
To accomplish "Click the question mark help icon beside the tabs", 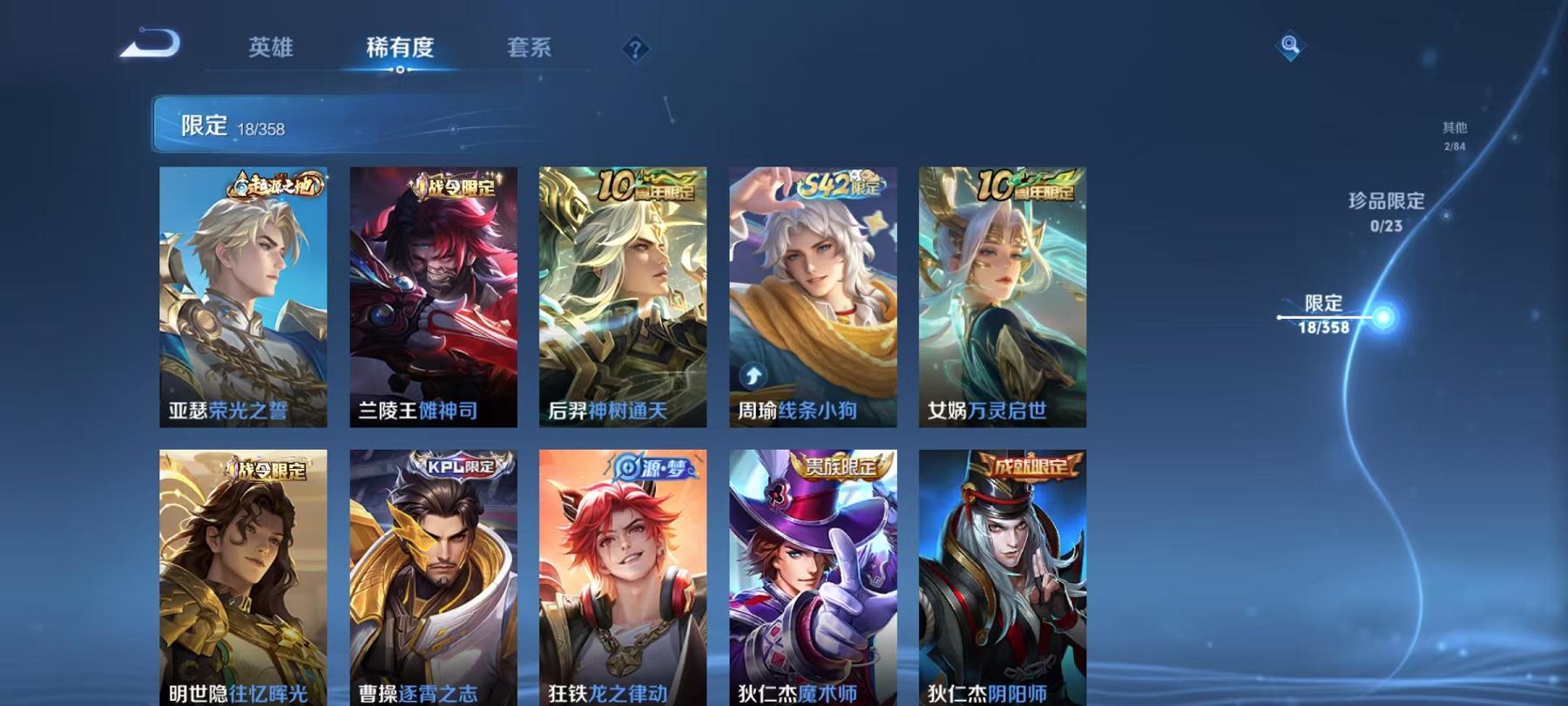I will (x=635, y=50).
